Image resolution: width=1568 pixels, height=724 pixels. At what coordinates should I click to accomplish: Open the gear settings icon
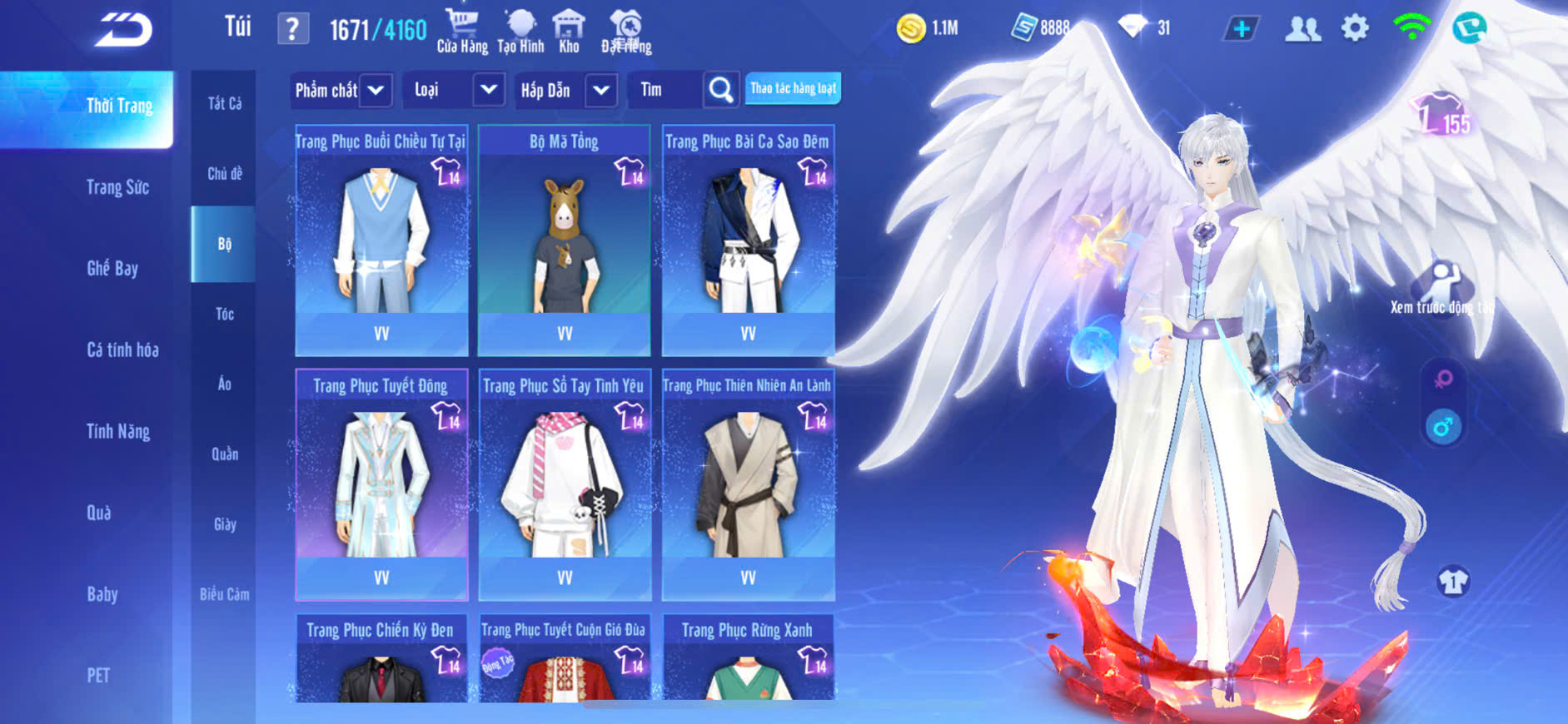coord(1355,28)
